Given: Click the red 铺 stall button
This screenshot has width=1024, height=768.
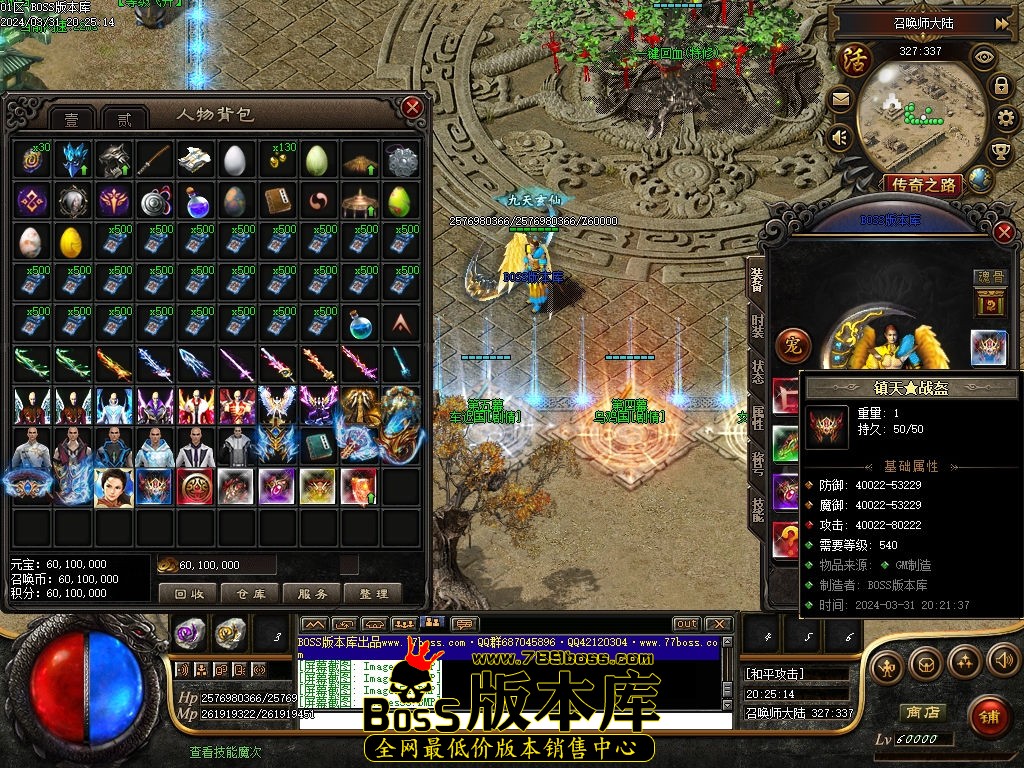Looking at the screenshot, I should pos(989,717).
